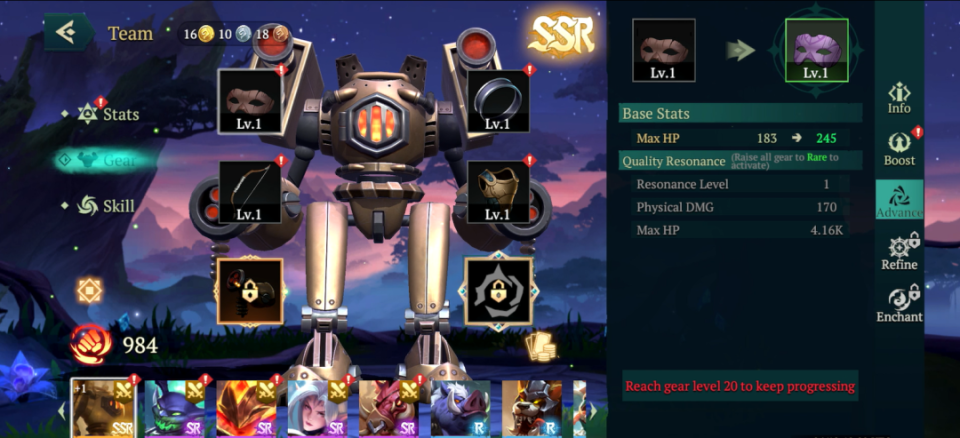
Task: Select the equipped mask gear slot
Action: (250, 101)
